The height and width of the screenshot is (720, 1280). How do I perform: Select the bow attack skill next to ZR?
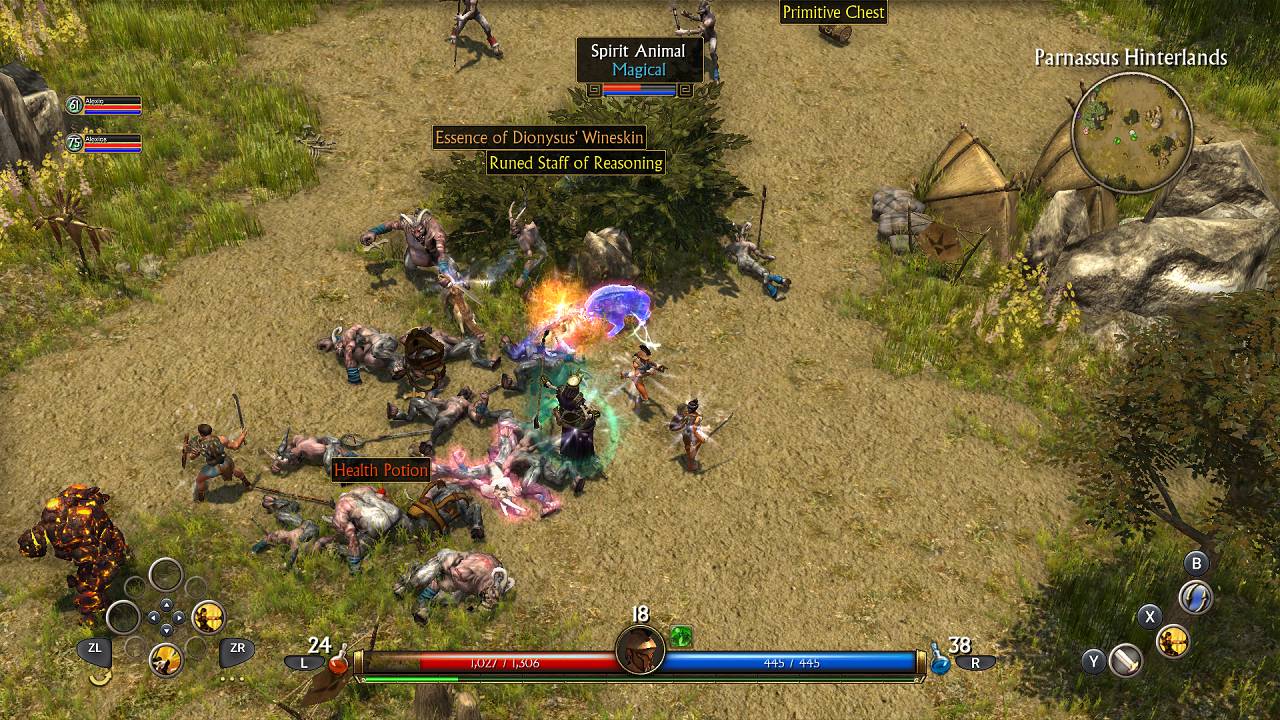pyautogui.click(x=208, y=617)
